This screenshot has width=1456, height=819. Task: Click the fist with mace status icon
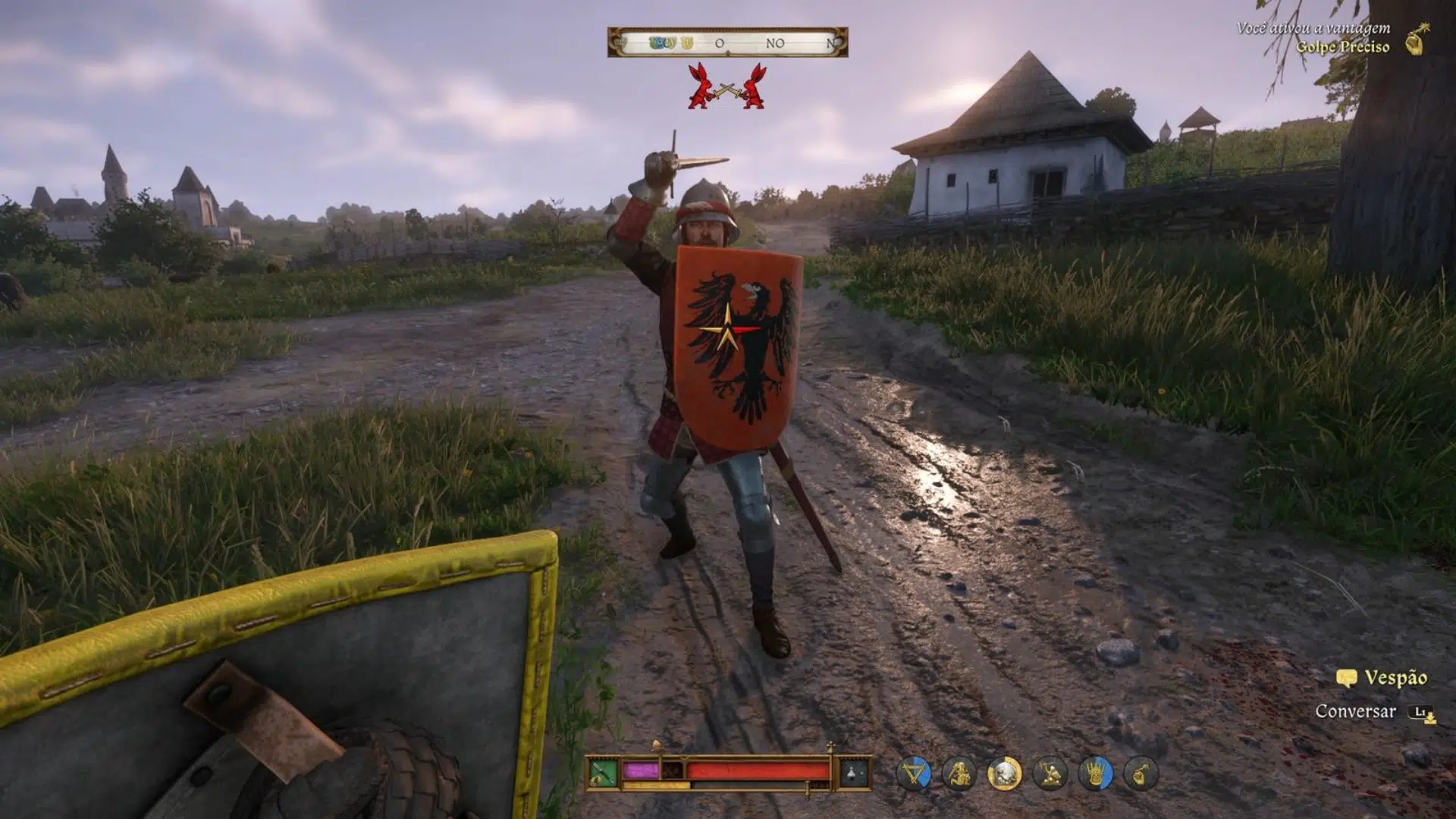[x=1141, y=774]
